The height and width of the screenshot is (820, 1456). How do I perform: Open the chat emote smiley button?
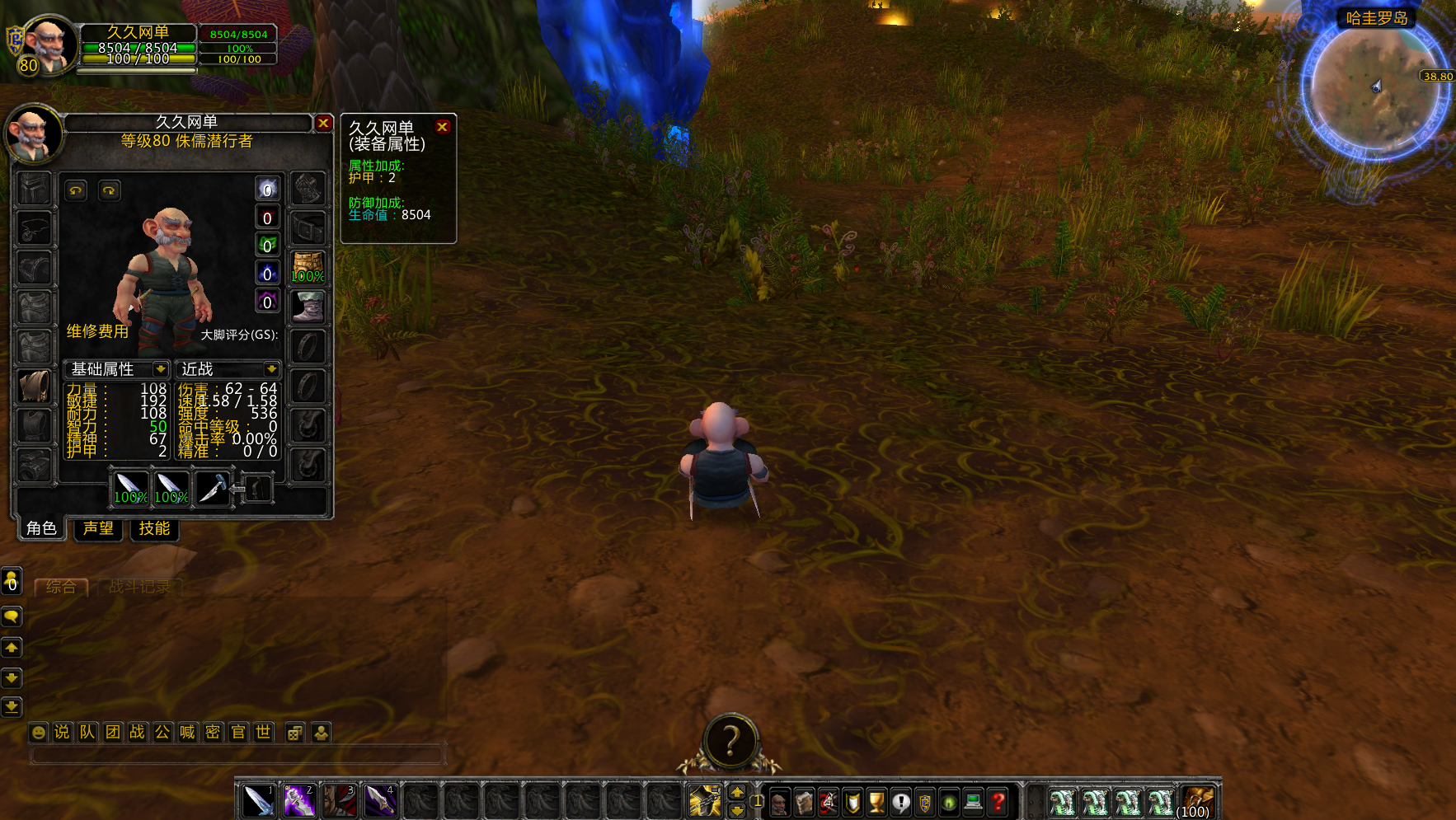click(38, 732)
